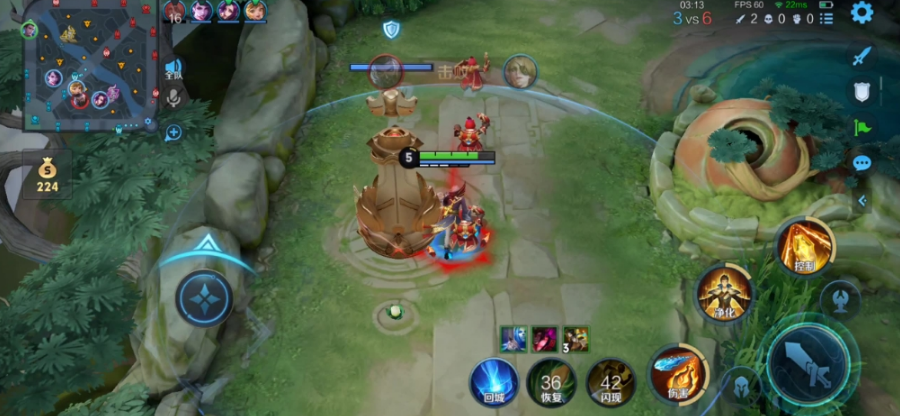Viewport: 900px width, 416px height.
Task: Use the 伤害 fire damage skill
Action: tap(679, 374)
